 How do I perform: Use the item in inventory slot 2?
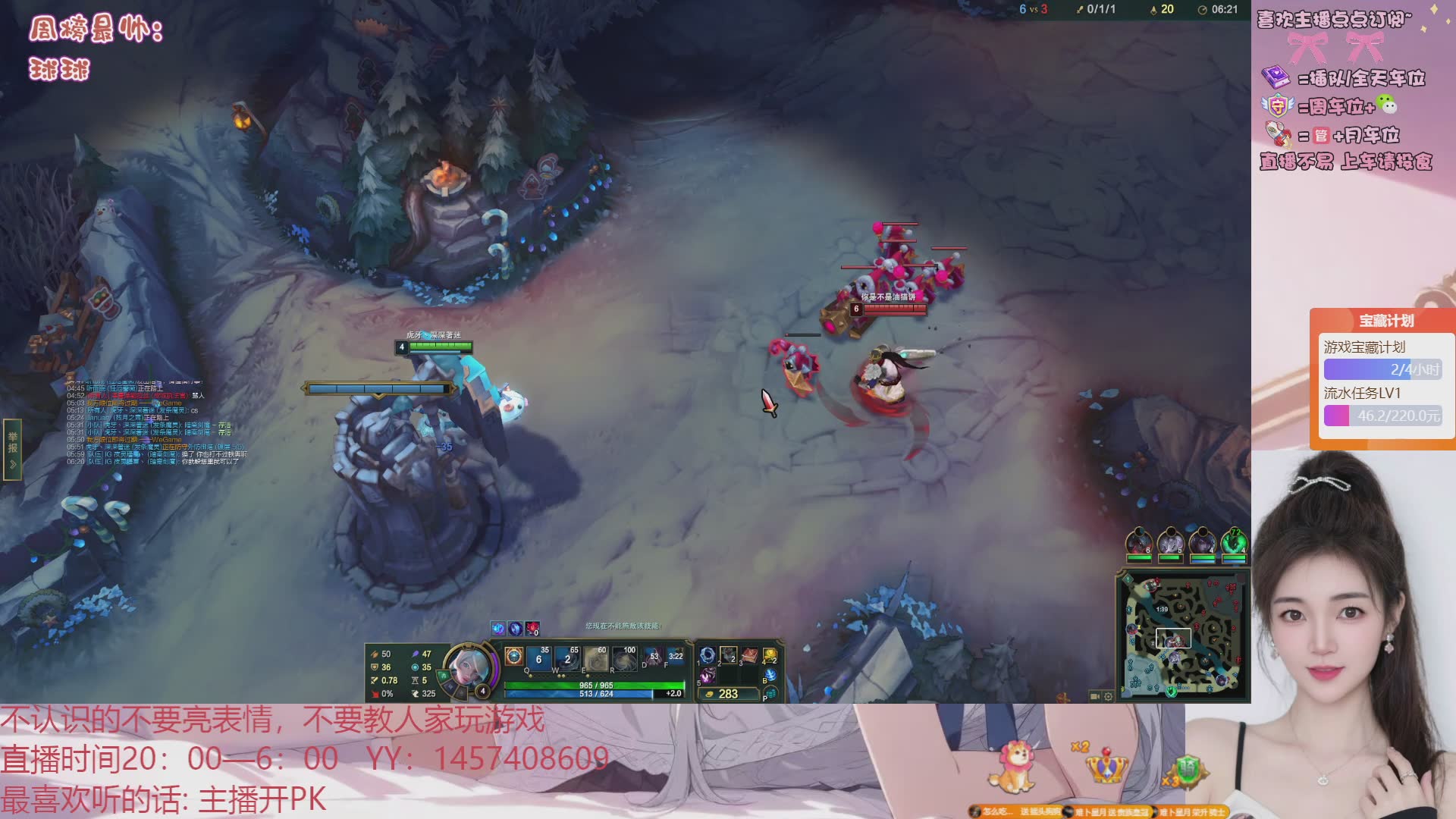(728, 655)
